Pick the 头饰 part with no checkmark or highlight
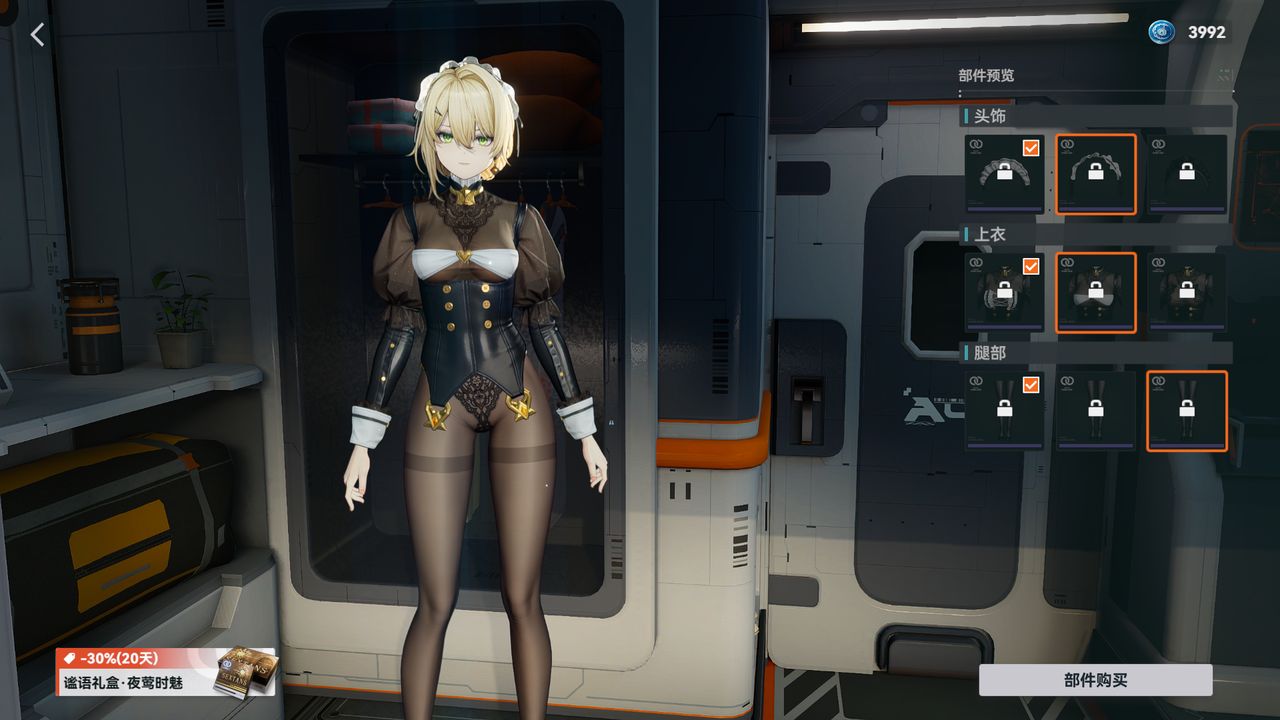The image size is (1280, 720). click(x=1187, y=174)
